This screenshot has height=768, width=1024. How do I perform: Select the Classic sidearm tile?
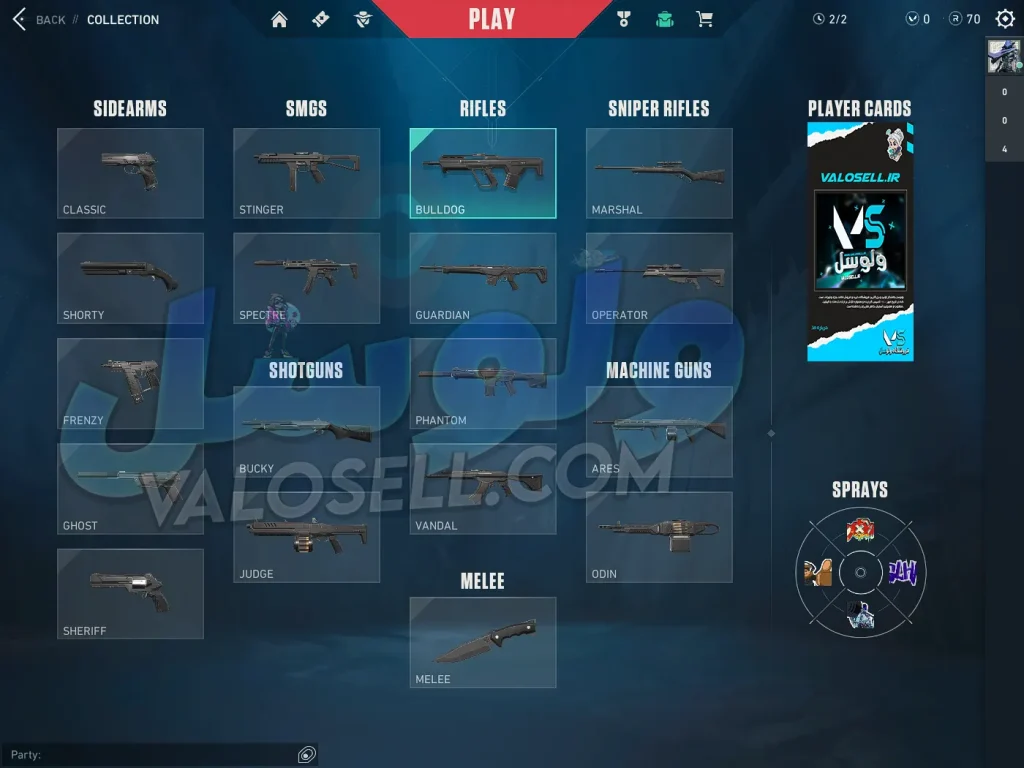click(x=130, y=173)
